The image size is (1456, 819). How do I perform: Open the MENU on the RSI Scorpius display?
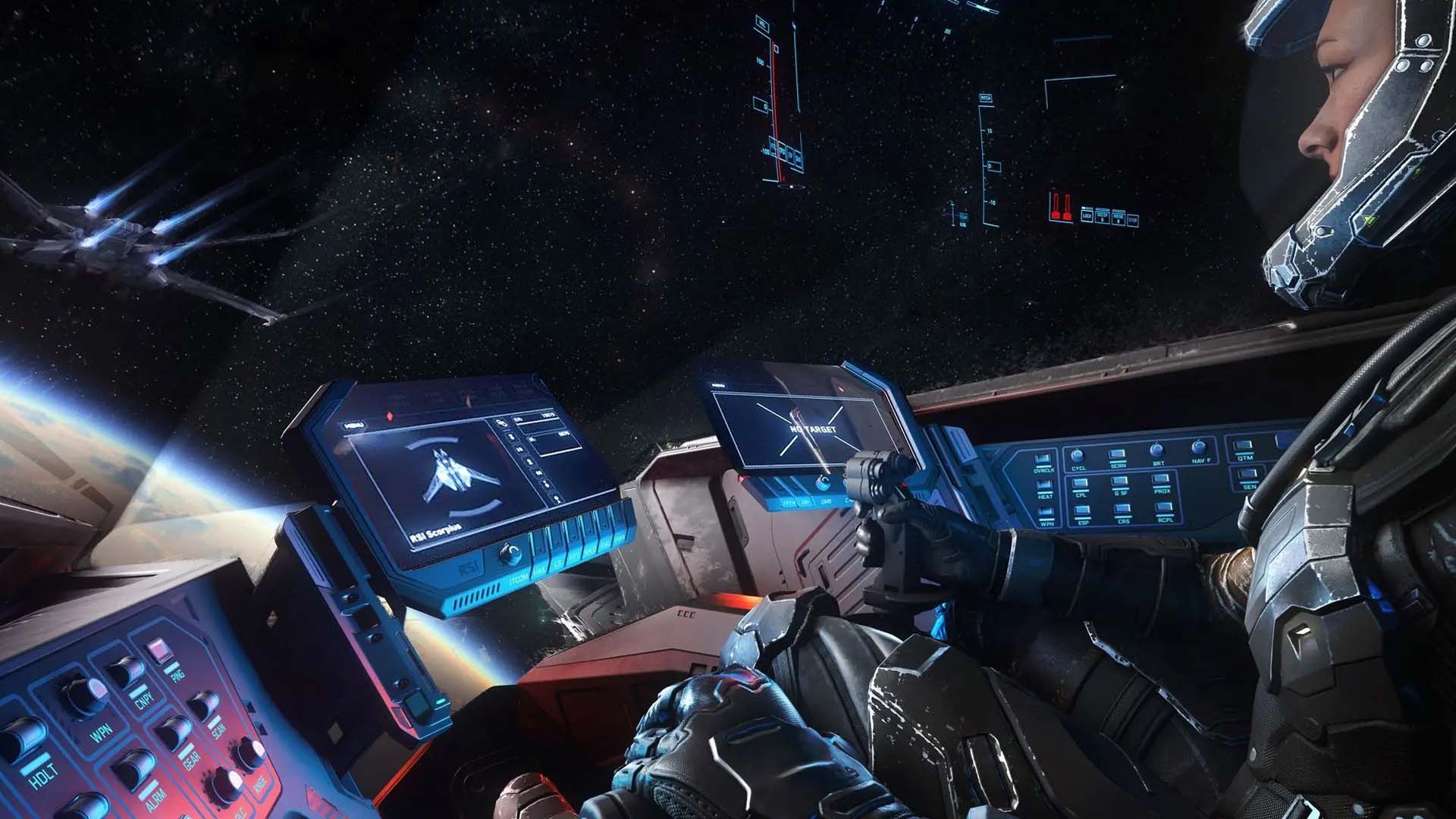point(354,425)
